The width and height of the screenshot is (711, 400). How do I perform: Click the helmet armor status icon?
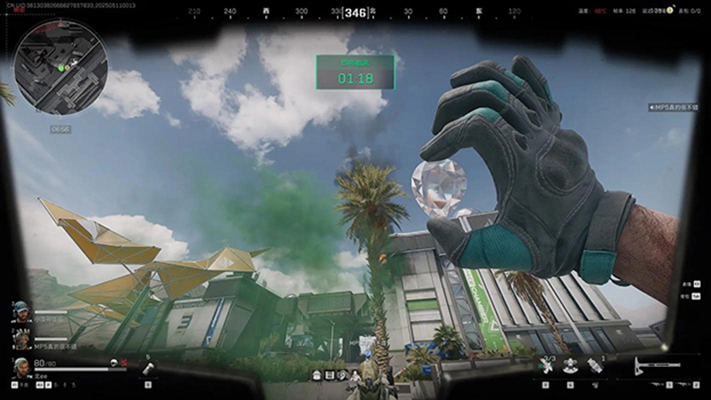(116, 363)
